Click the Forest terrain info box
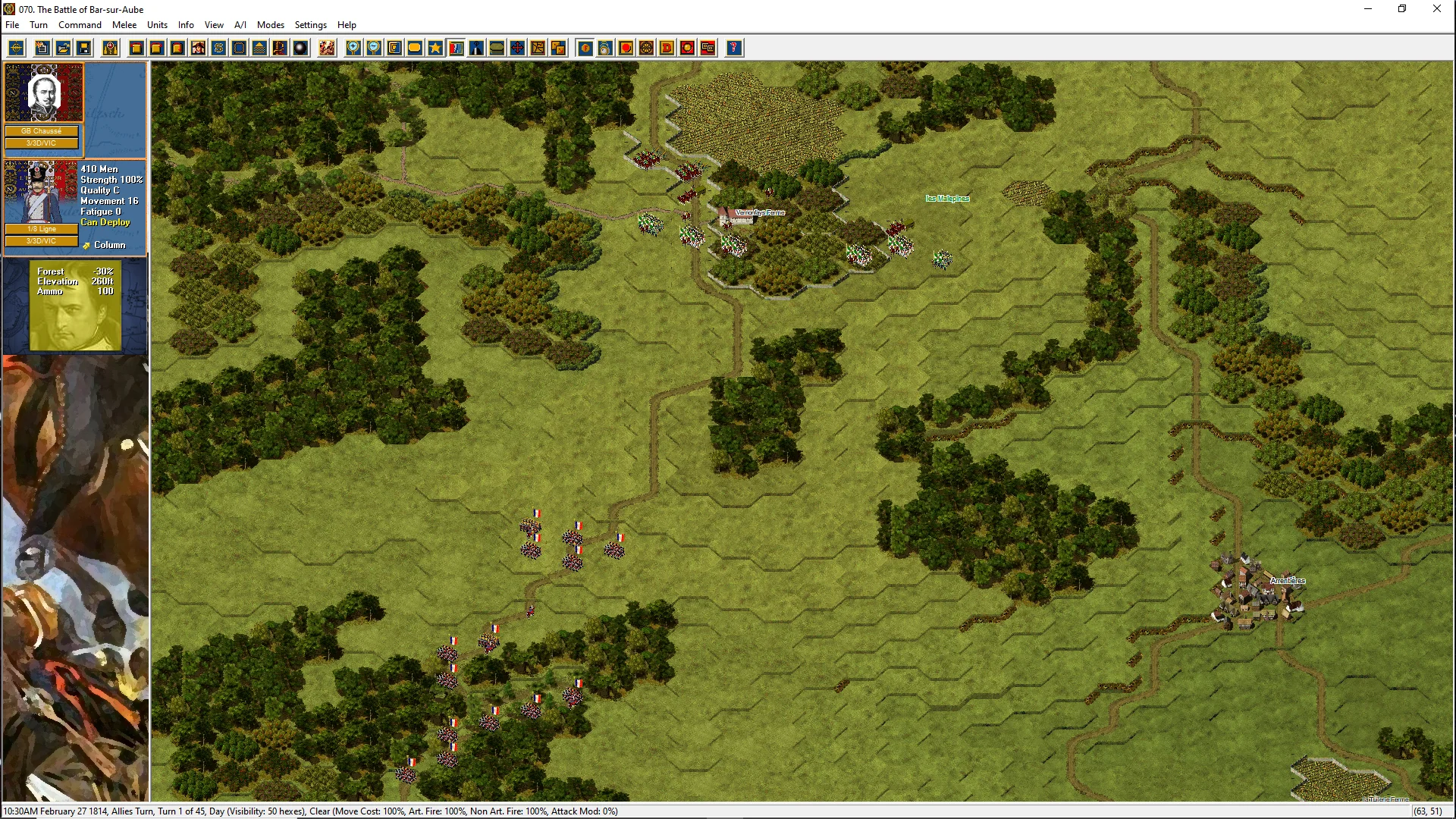Viewport: 1456px width, 819px height. click(75, 305)
